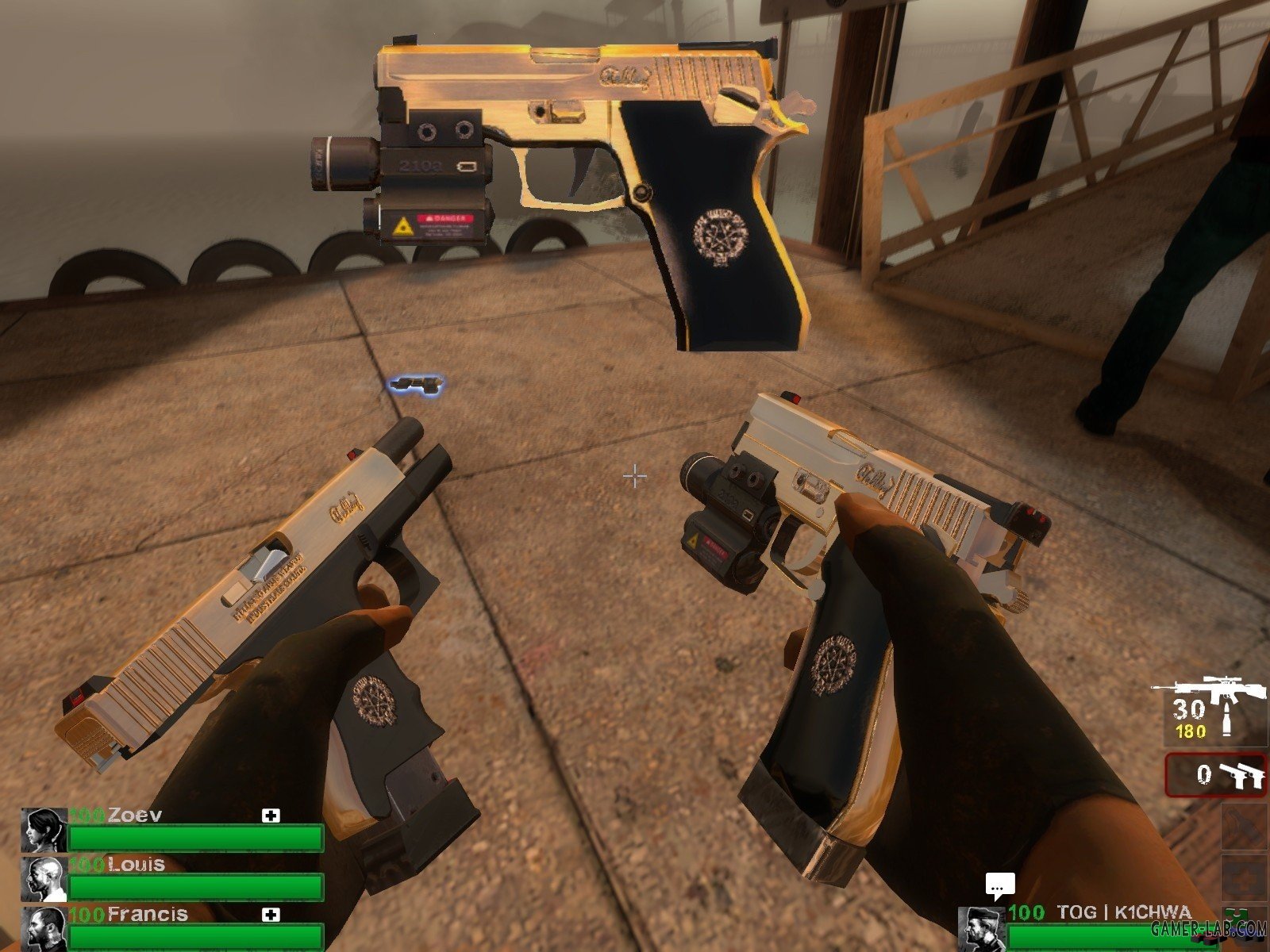Select Louis's portrait

click(x=44, y=879)
